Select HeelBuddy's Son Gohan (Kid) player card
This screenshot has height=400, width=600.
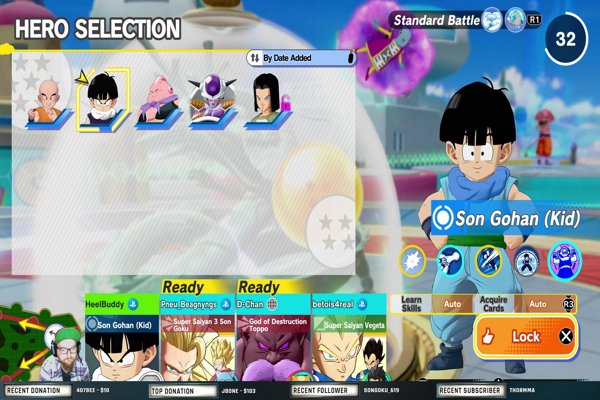[120, 340]
